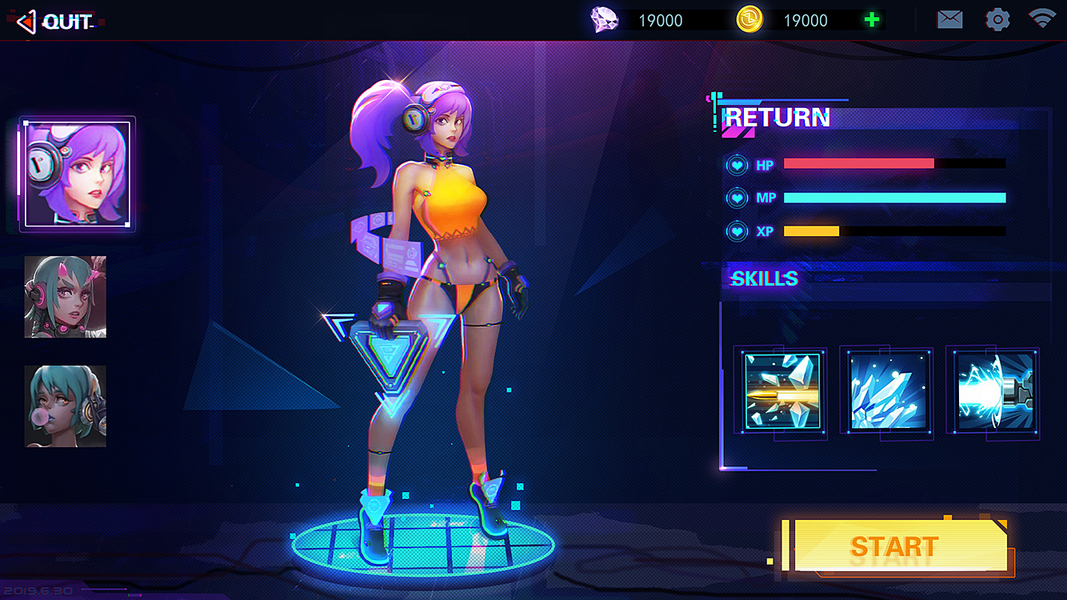Select the purple-haired character portrait

(77, 174)
